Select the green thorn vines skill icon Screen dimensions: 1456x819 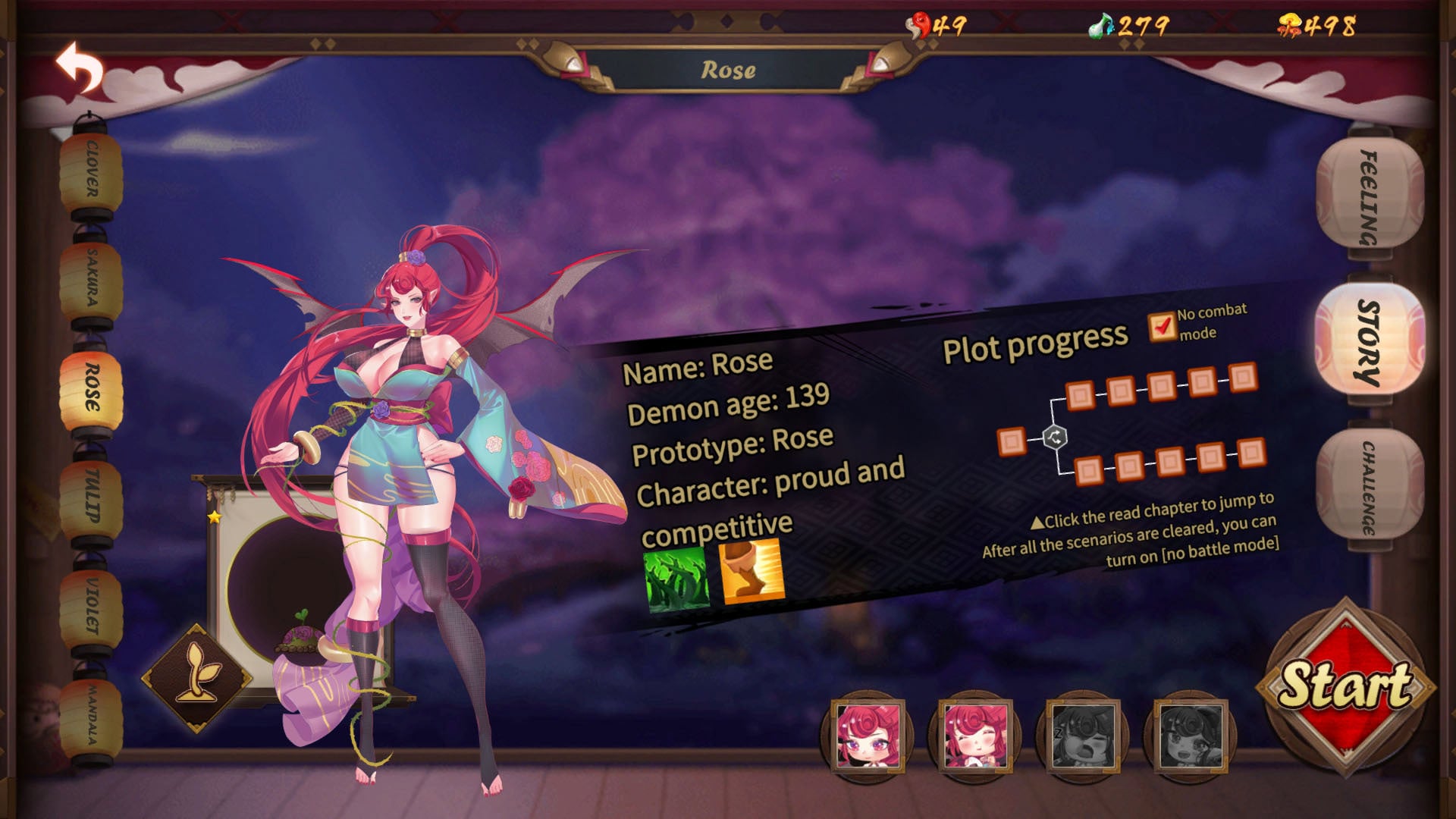tap(676, 579)
